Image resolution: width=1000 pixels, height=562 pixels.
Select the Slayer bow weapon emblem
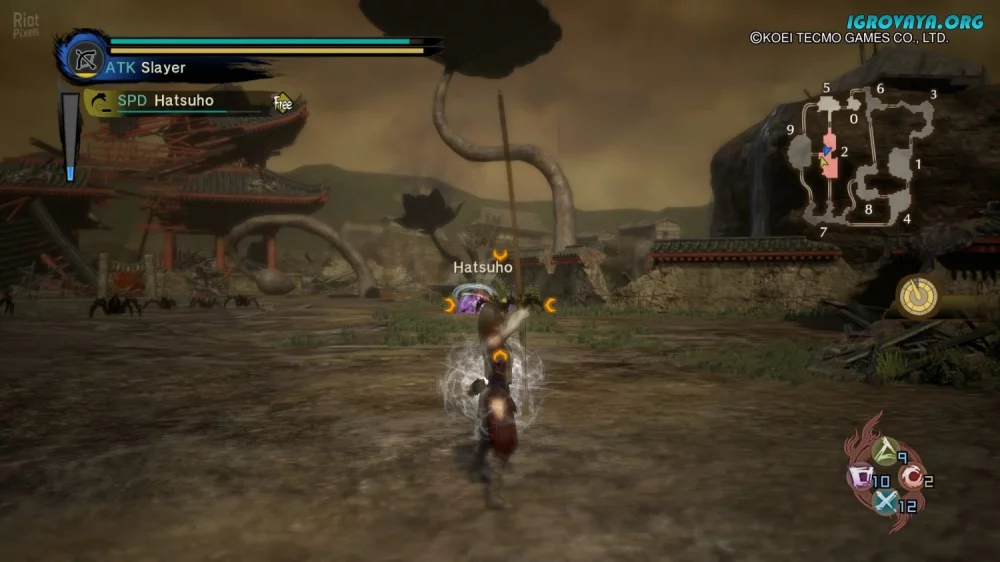click(x=85, y=57)
